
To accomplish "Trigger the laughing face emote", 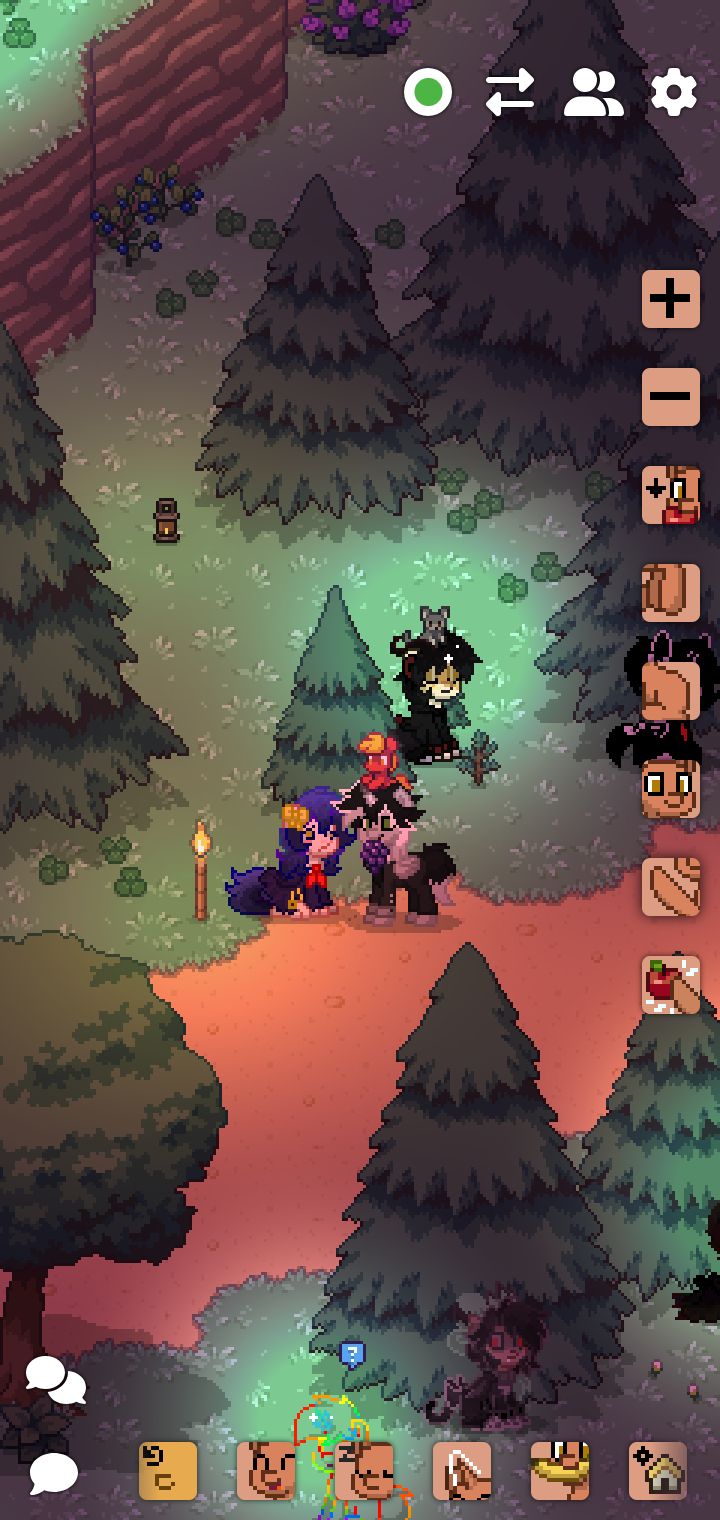I will coord(266,1471).
